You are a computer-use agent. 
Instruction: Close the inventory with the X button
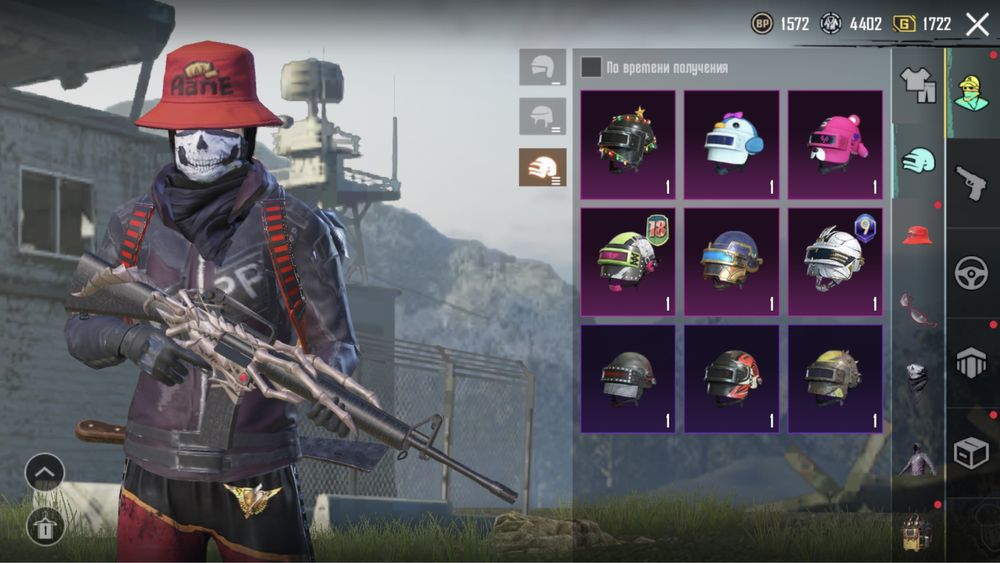click(x=977, y=24)
